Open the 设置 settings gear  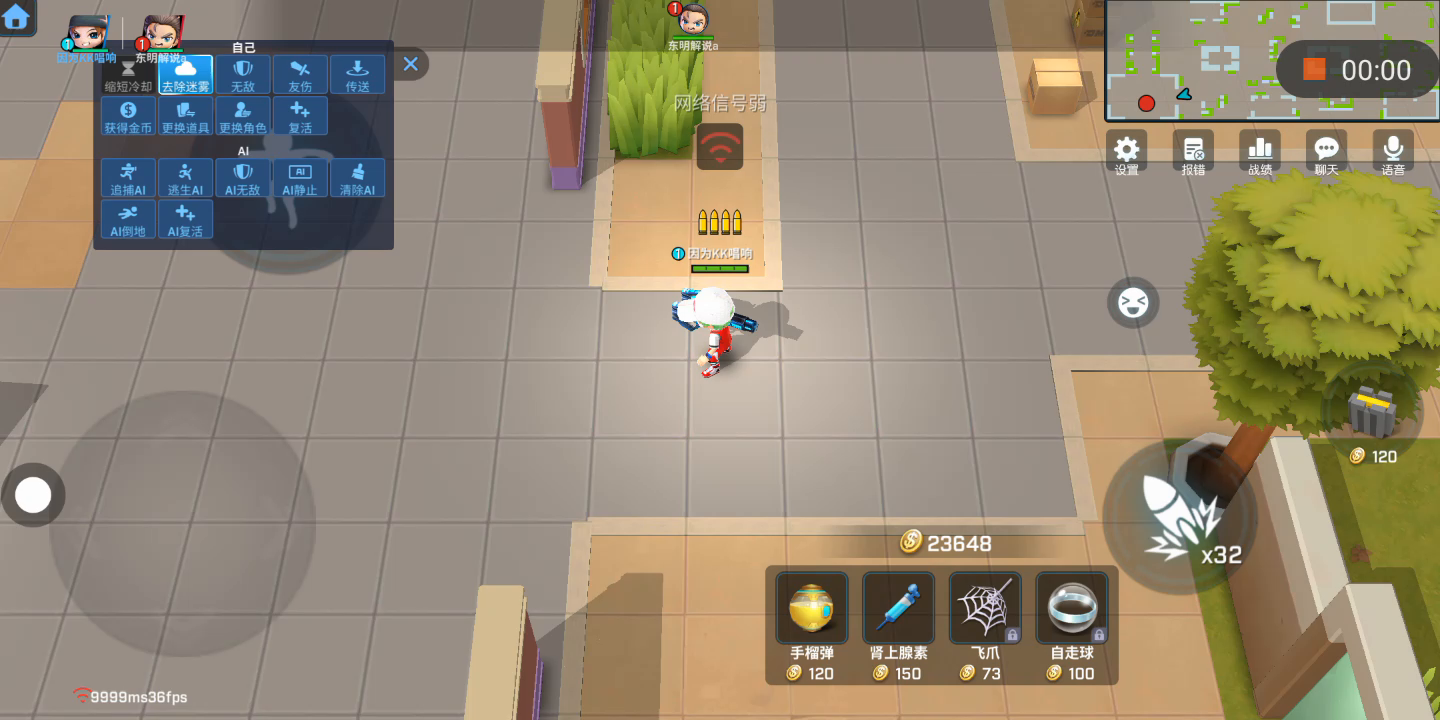(x=1127, y=154)
